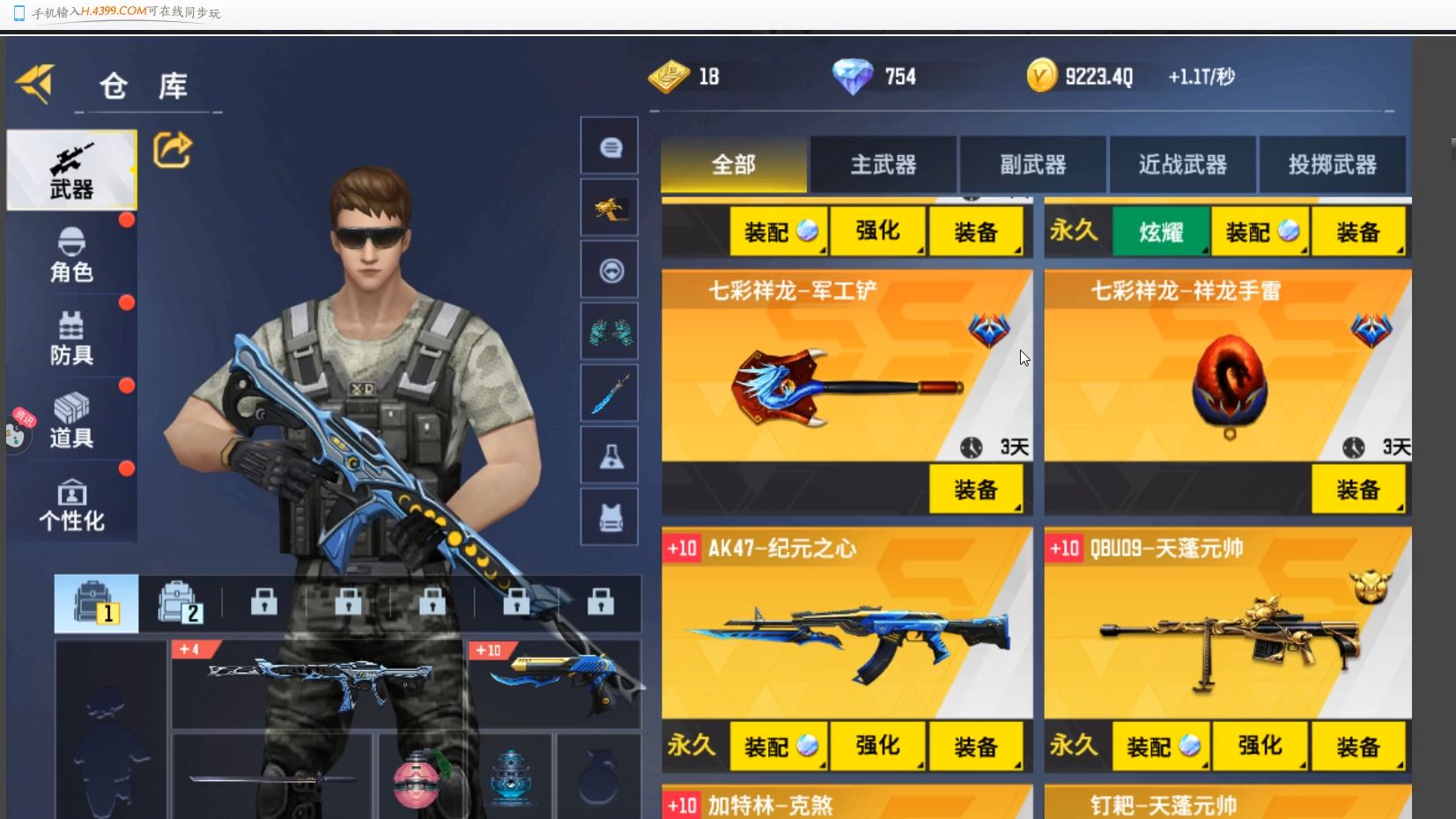Click the yellow V-coin currency icon
Image resolution: width=1456 pixels, height=819 pixels.
click(1043, 75)
